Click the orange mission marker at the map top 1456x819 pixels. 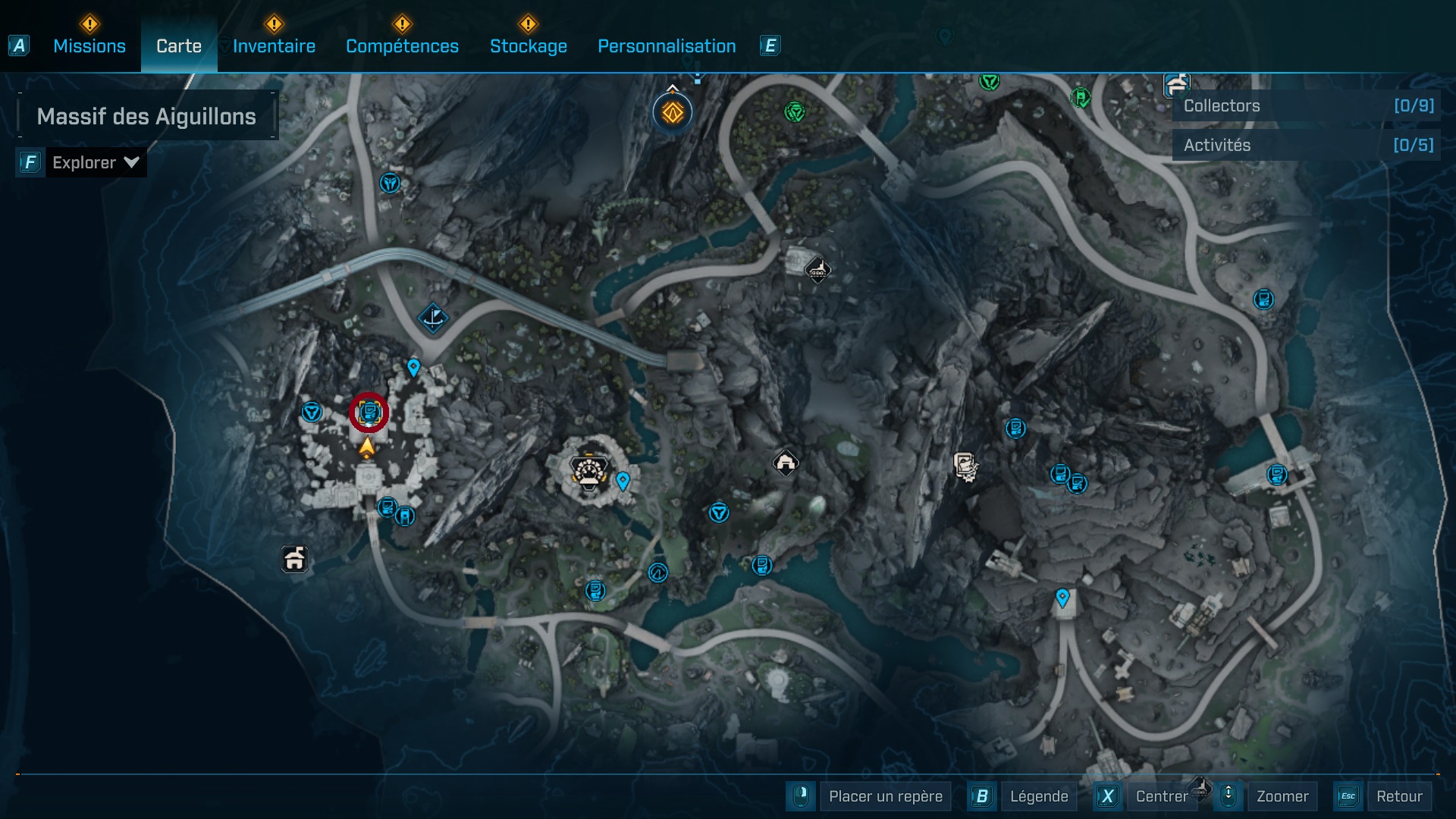coord(672,111)
